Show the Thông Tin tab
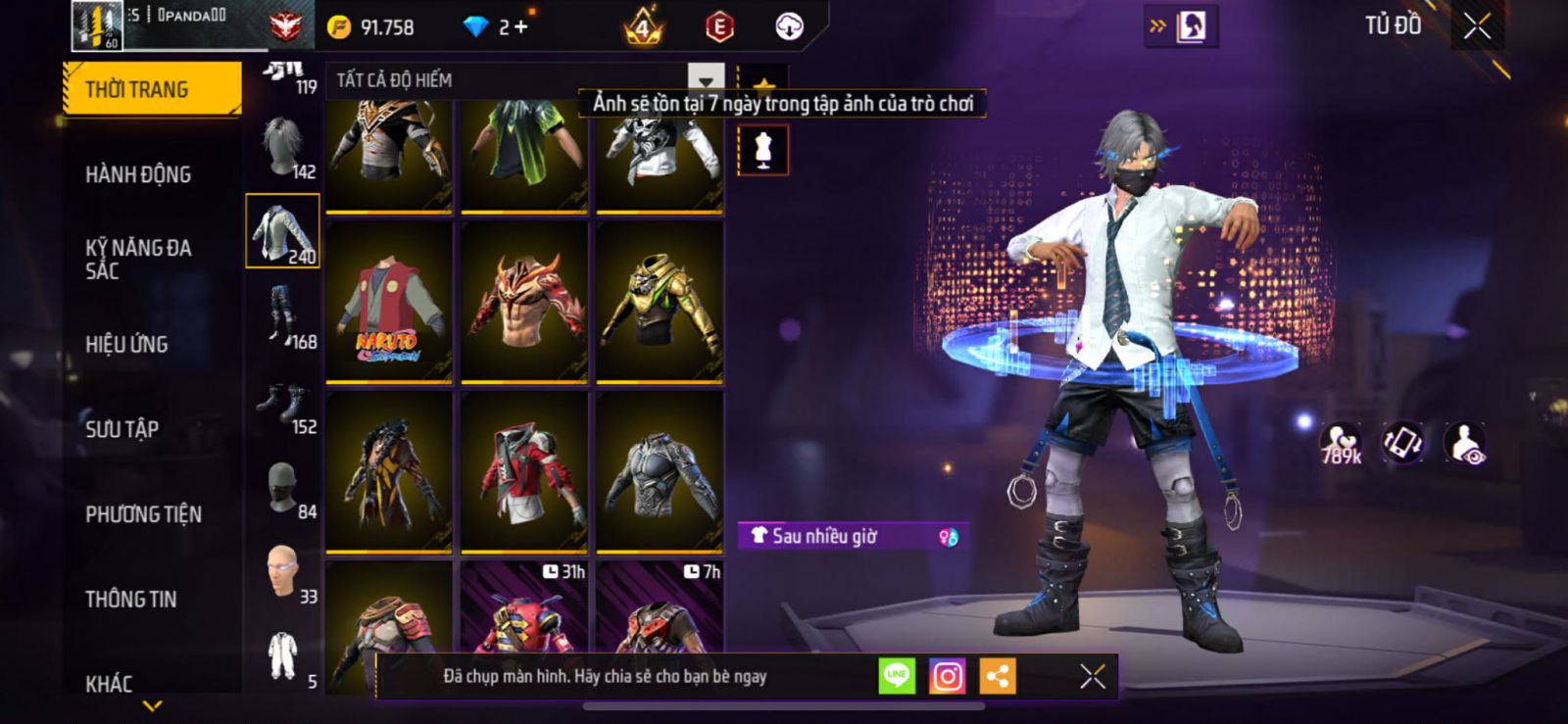 (x=130, y=600)
